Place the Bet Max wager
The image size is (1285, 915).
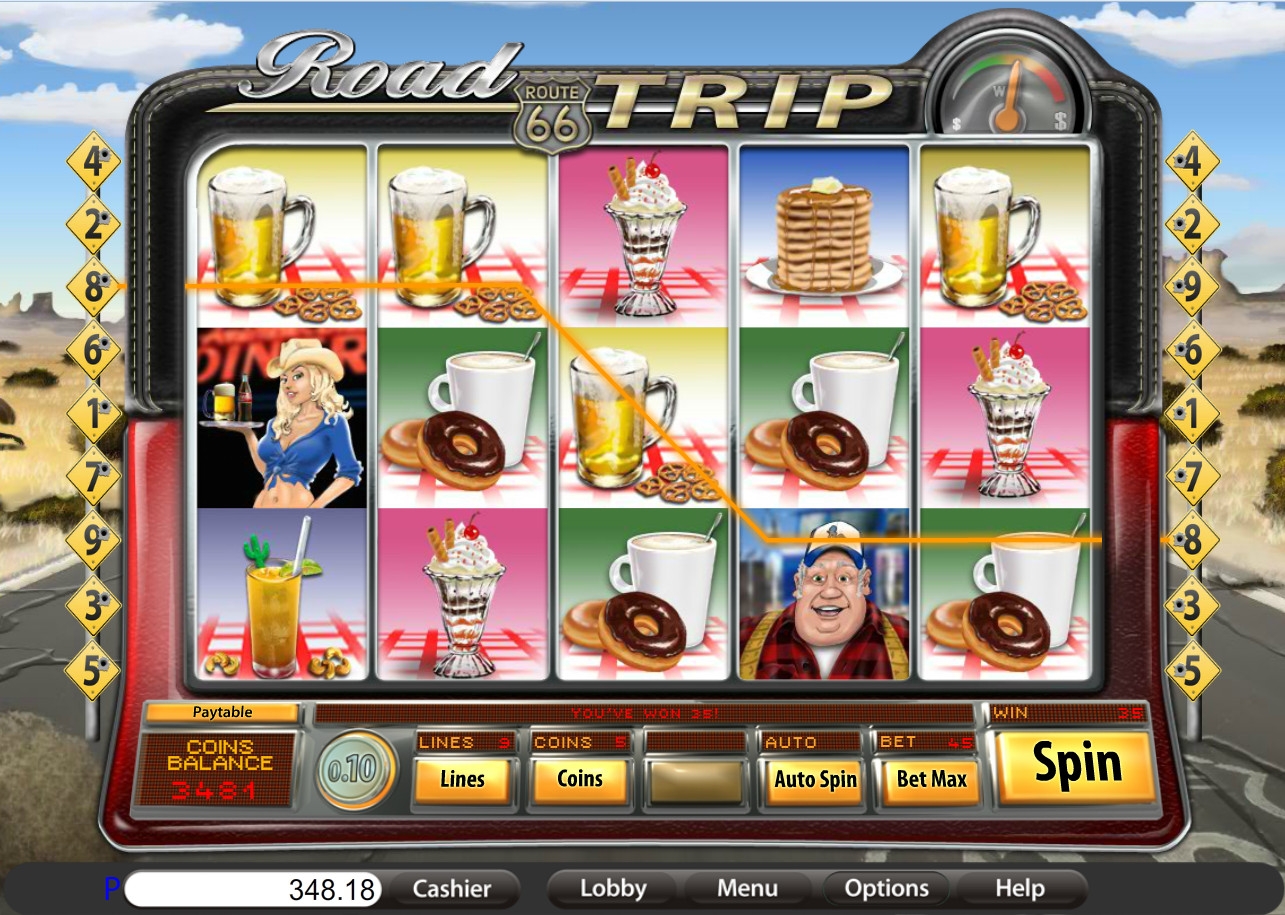pos(931,779)
